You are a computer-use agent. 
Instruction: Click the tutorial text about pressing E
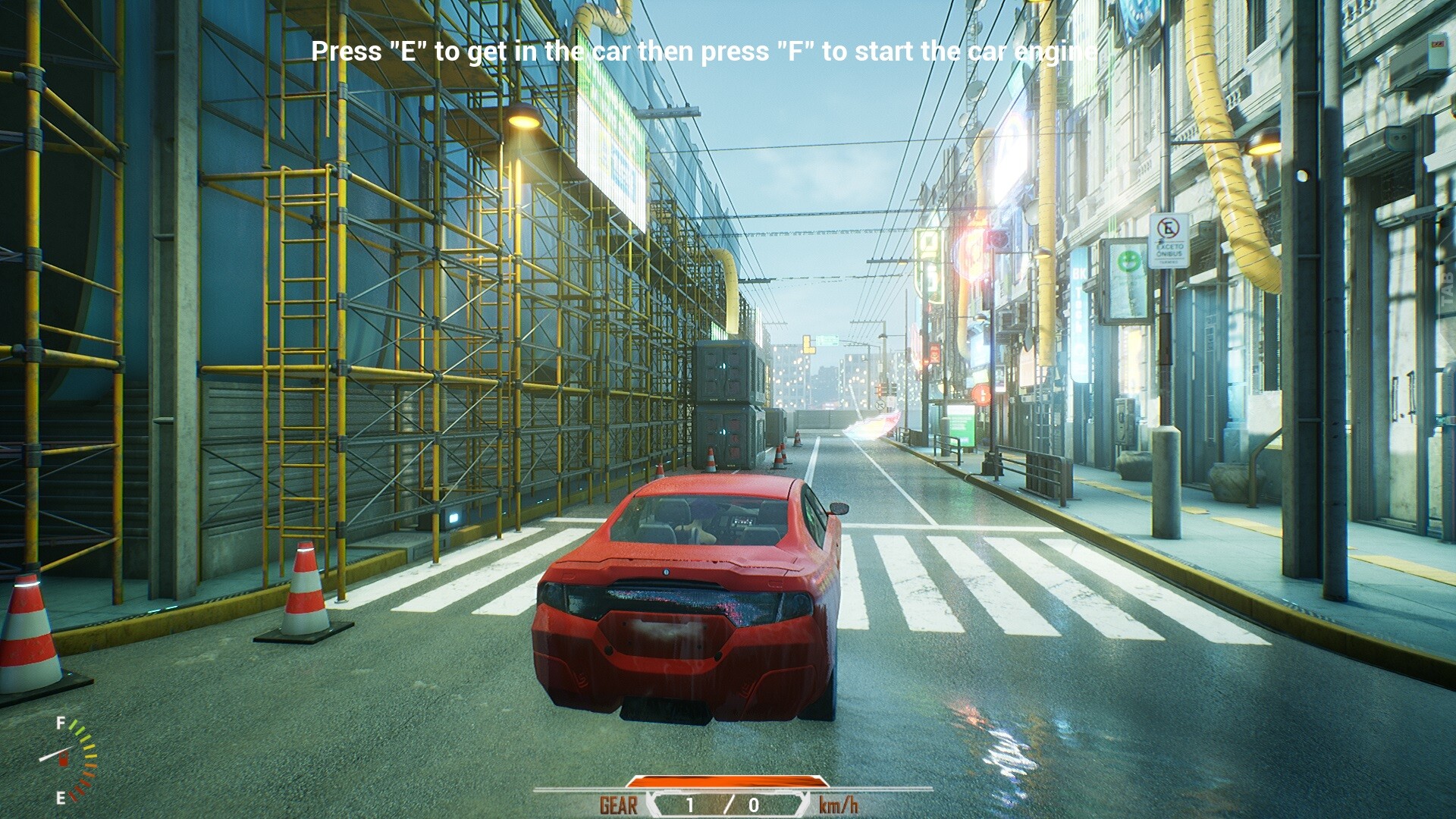(x=701, y=52)
